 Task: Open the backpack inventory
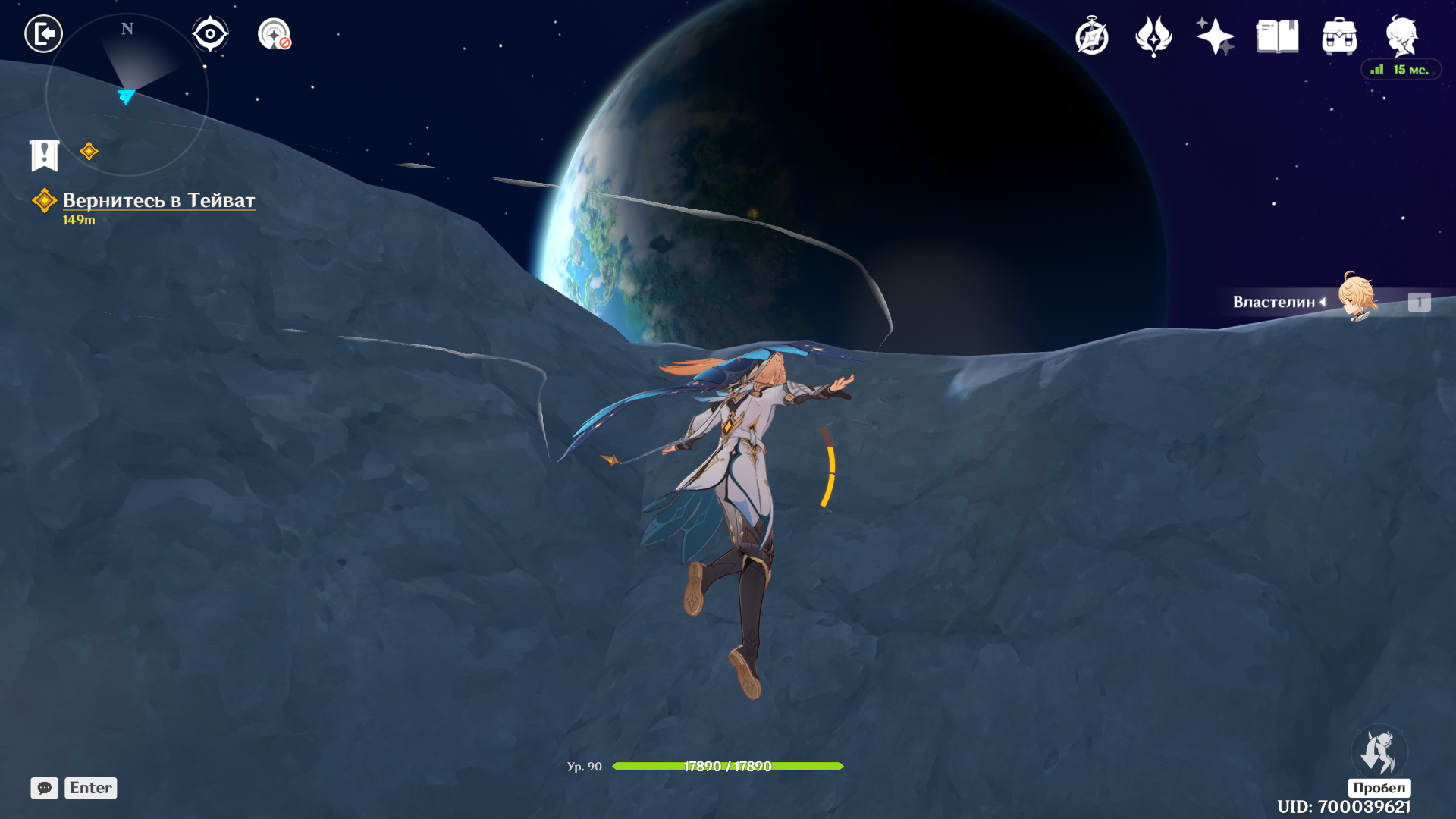click(1339, 36)
